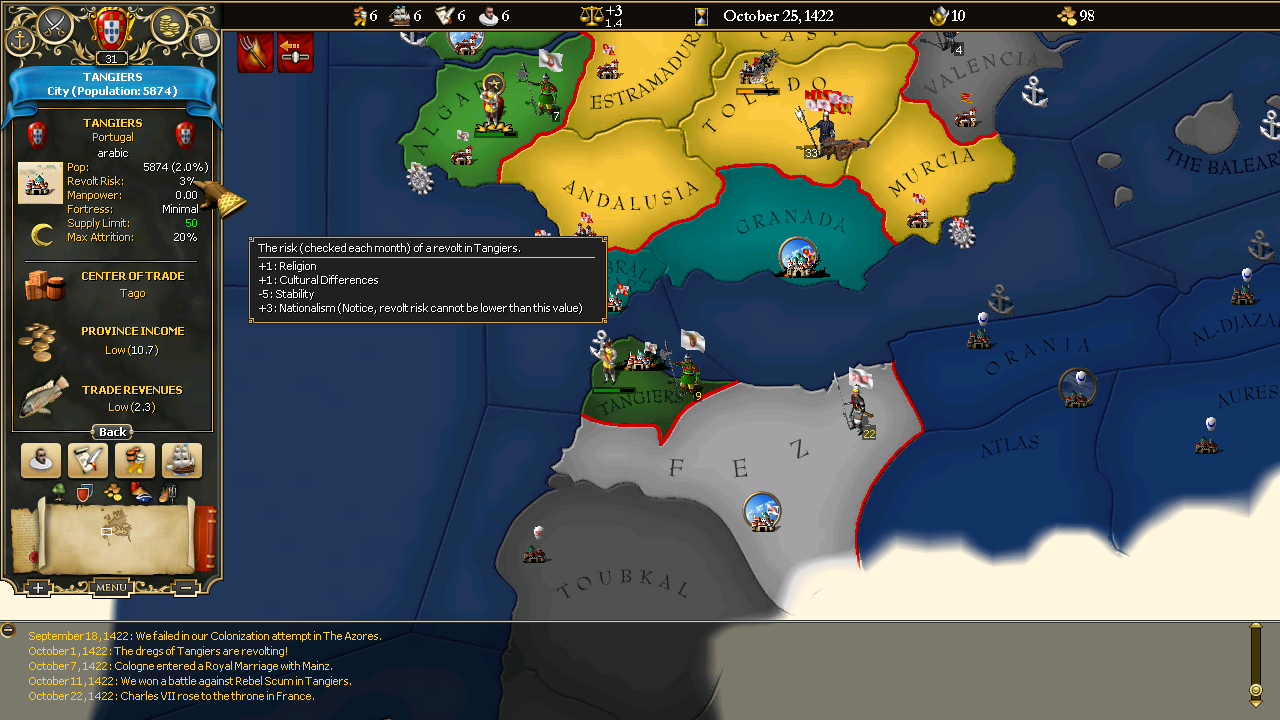
Task: Click the message log scrollbar
Action: point(1255,660)
